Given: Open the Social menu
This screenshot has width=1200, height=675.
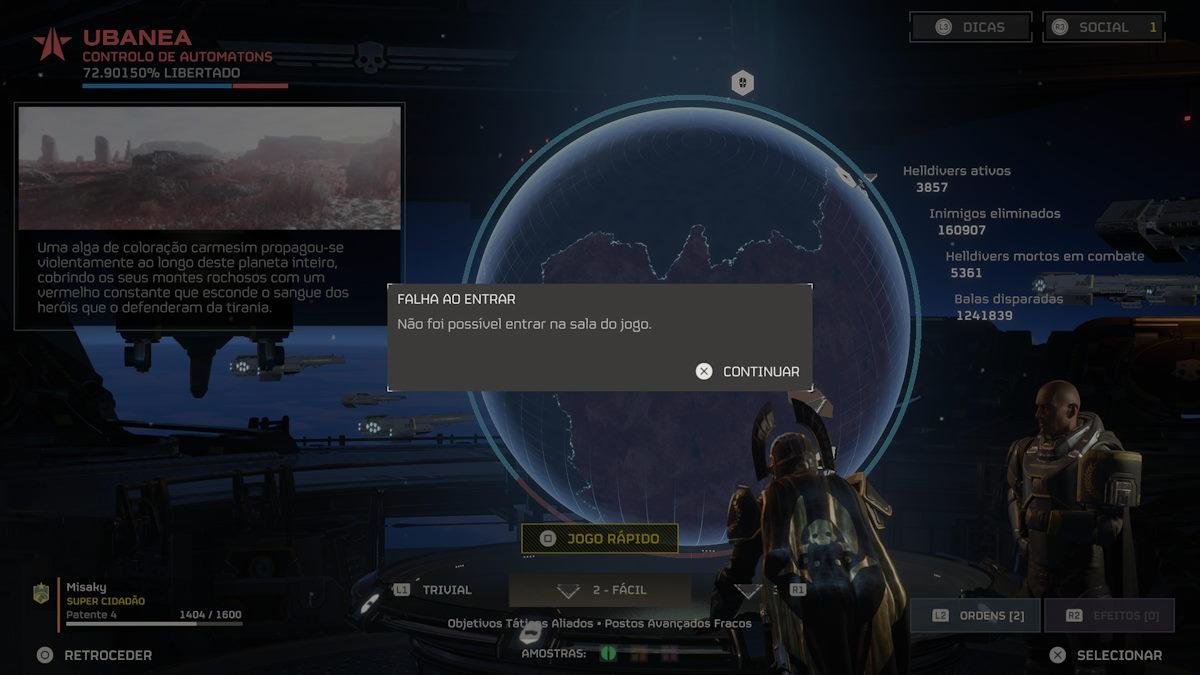Looking at the screenshot, I should click(1103, 27).
